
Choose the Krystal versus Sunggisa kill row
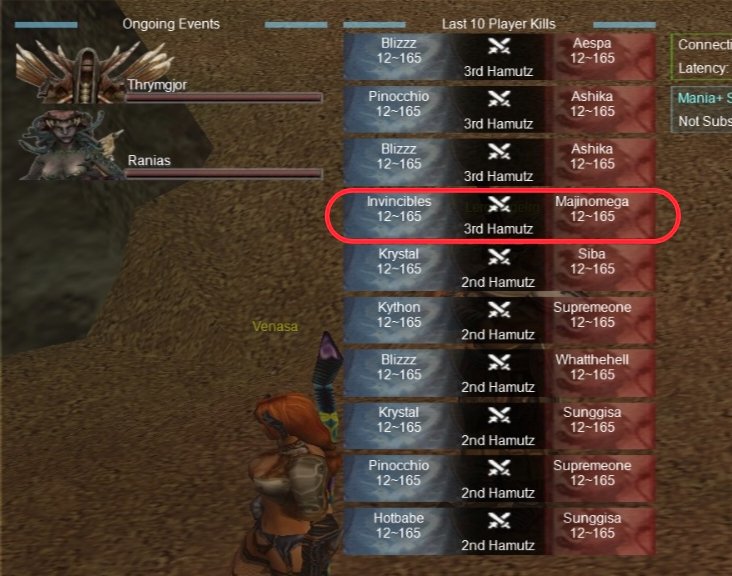(x=499, y=426)
